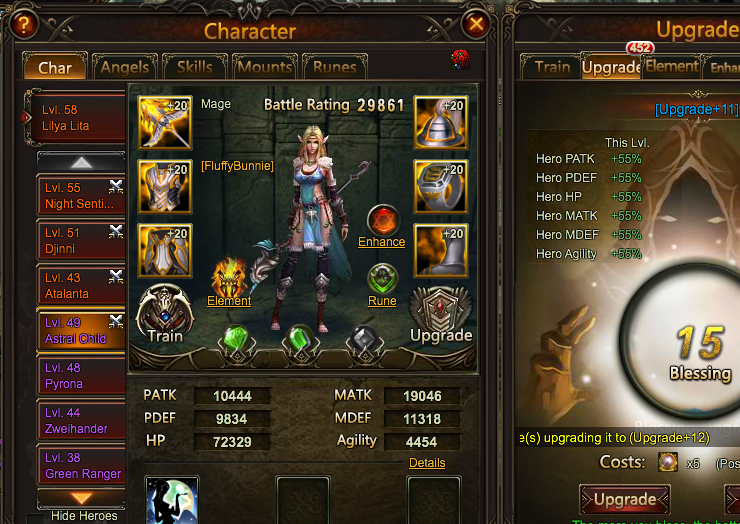Choose the Night Sentinel hero entry
This screenshot has width=740, height=524.
[x=80, y=196]
